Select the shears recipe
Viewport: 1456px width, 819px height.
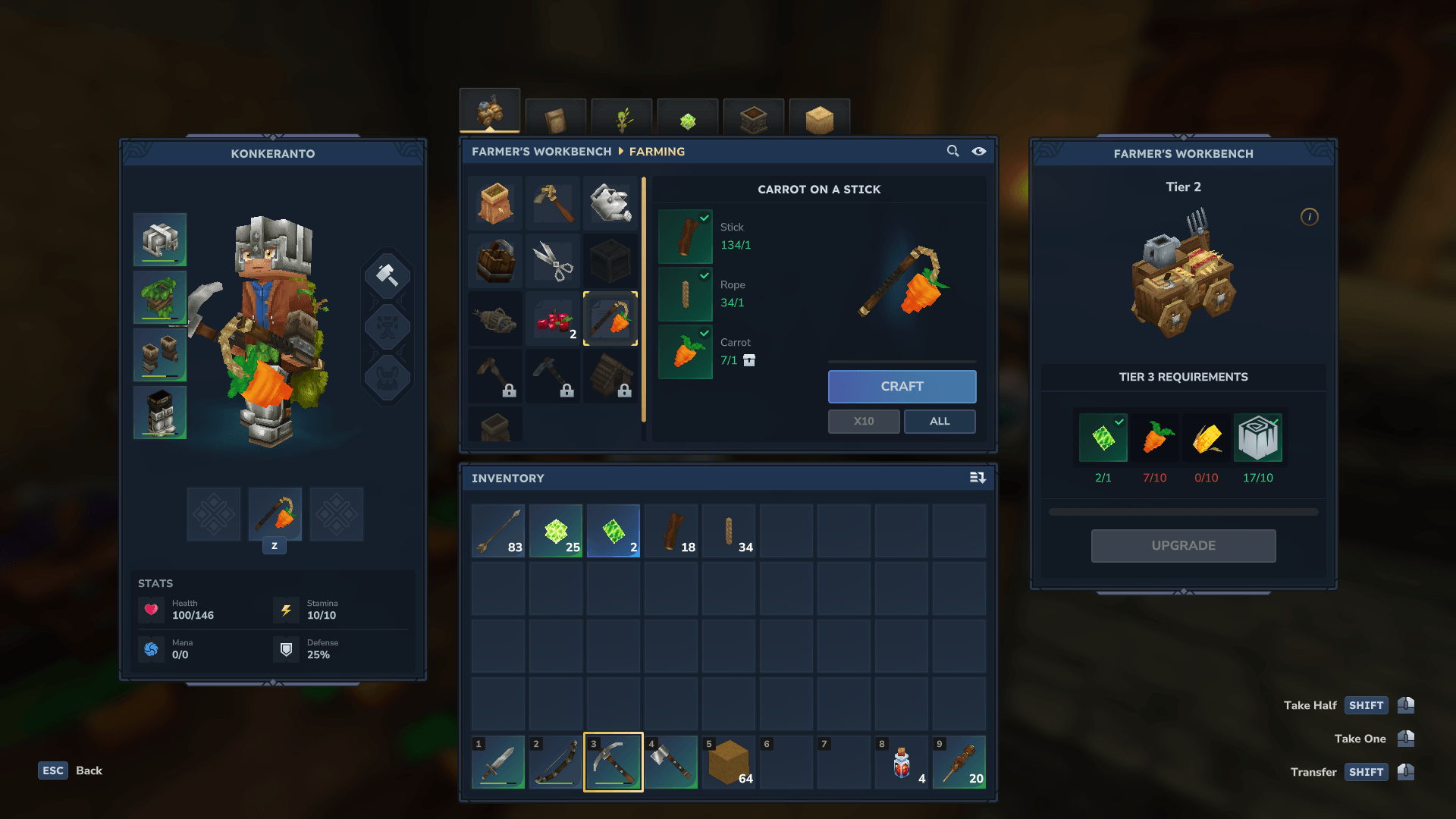[x=553, y=261]
